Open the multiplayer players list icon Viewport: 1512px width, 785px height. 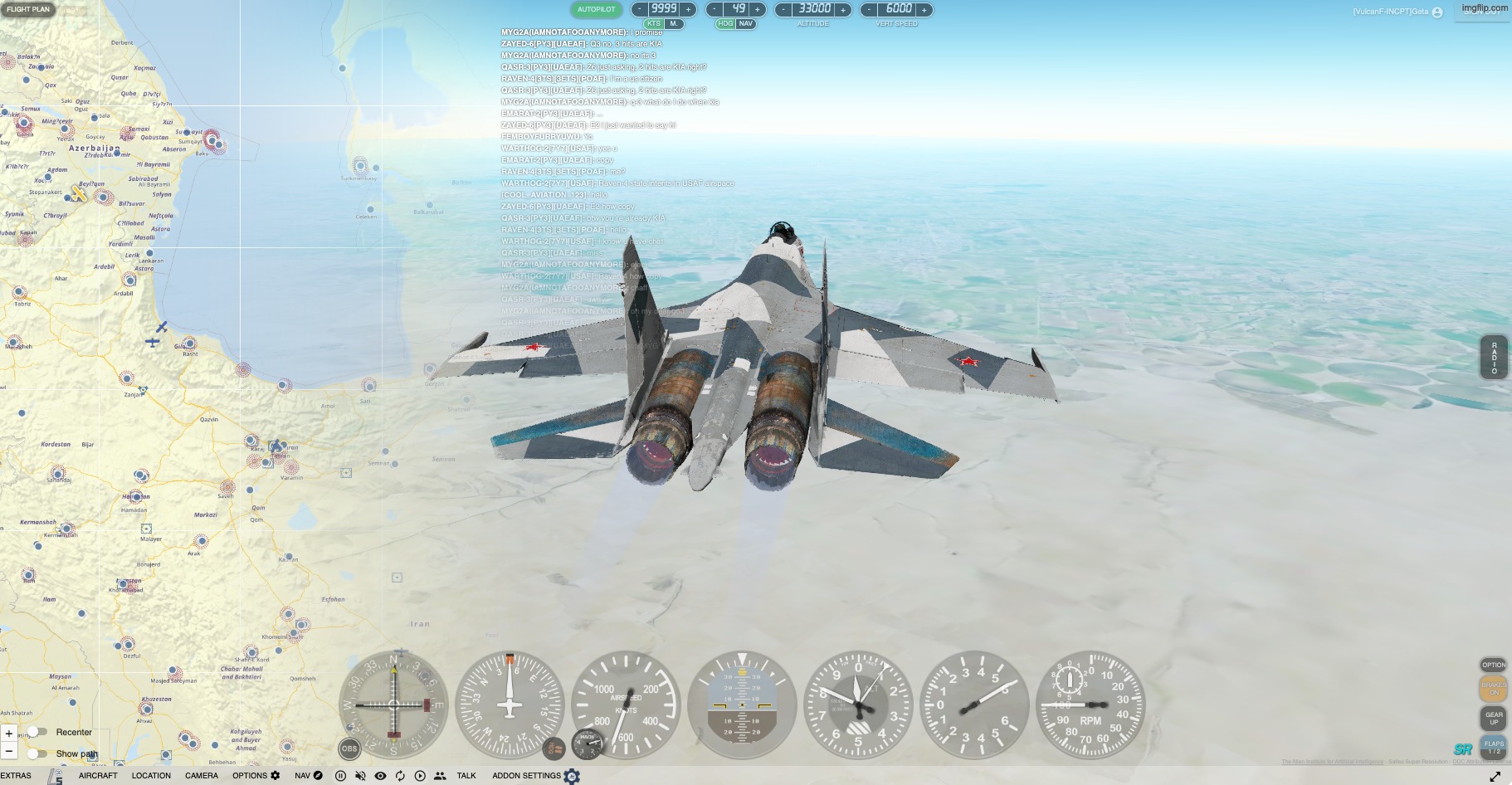click(438, 775)
